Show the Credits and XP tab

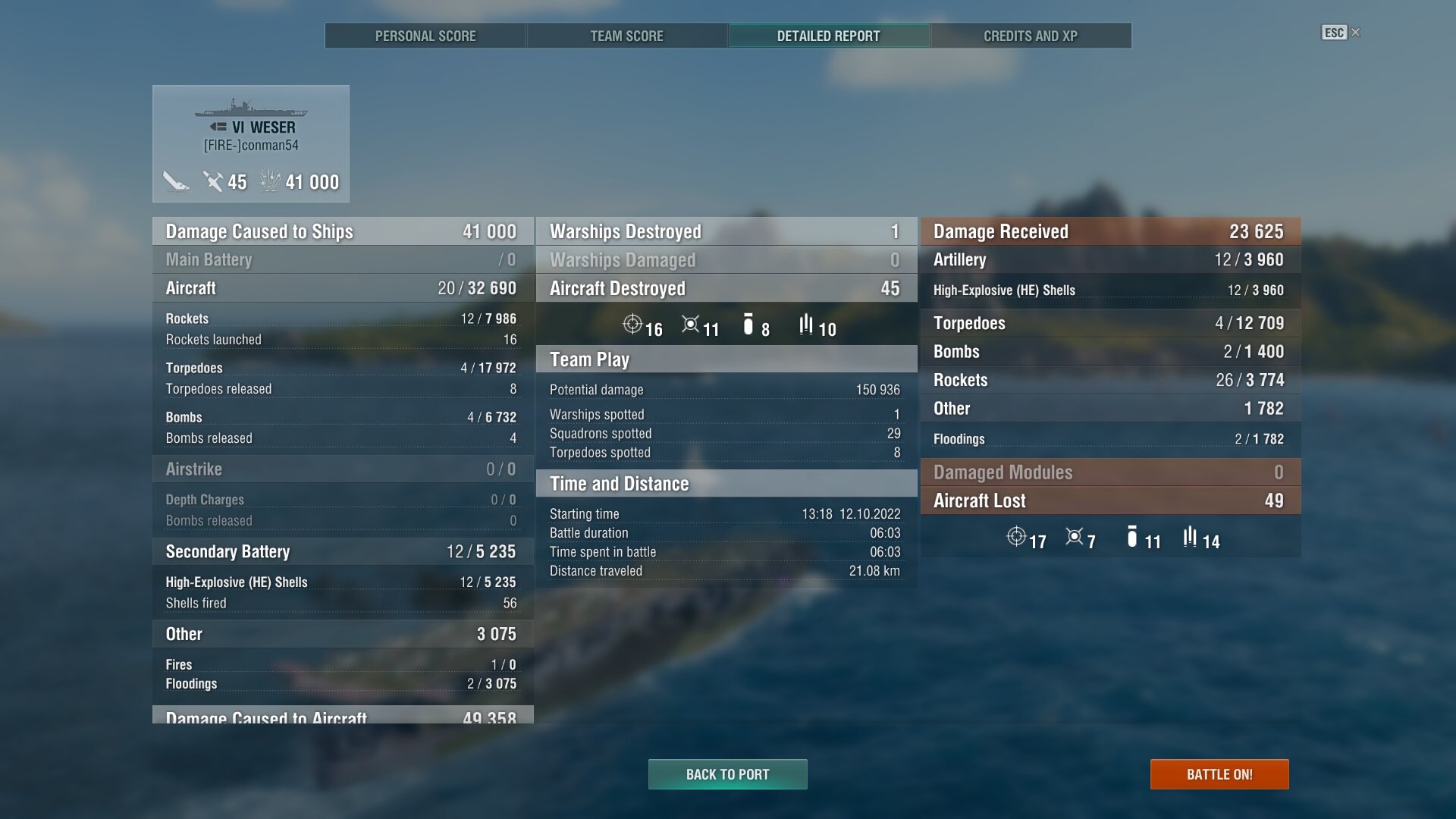coord(1030,36)
